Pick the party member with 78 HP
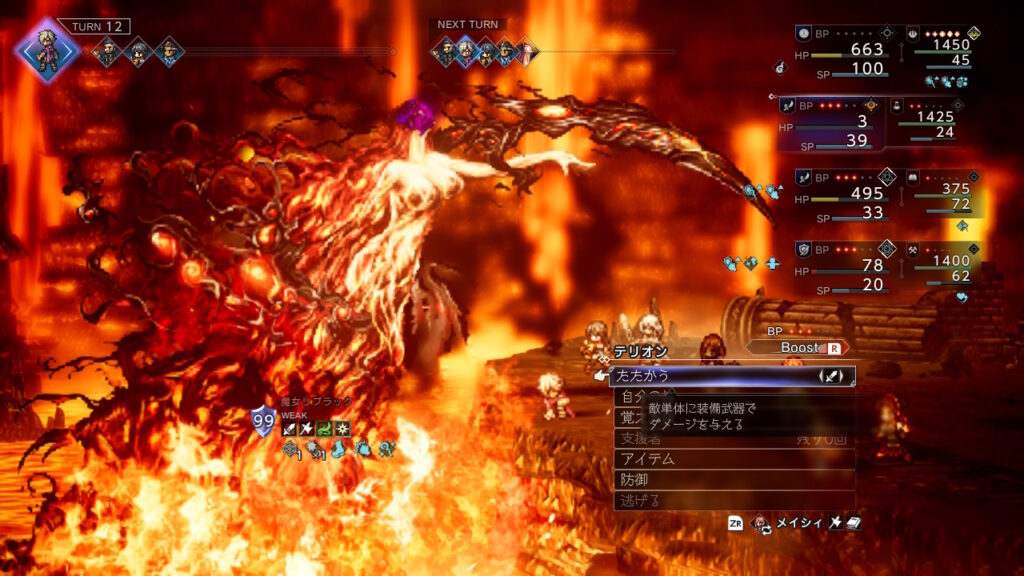Screen dimensions: 1024x576 coord(838,268)
